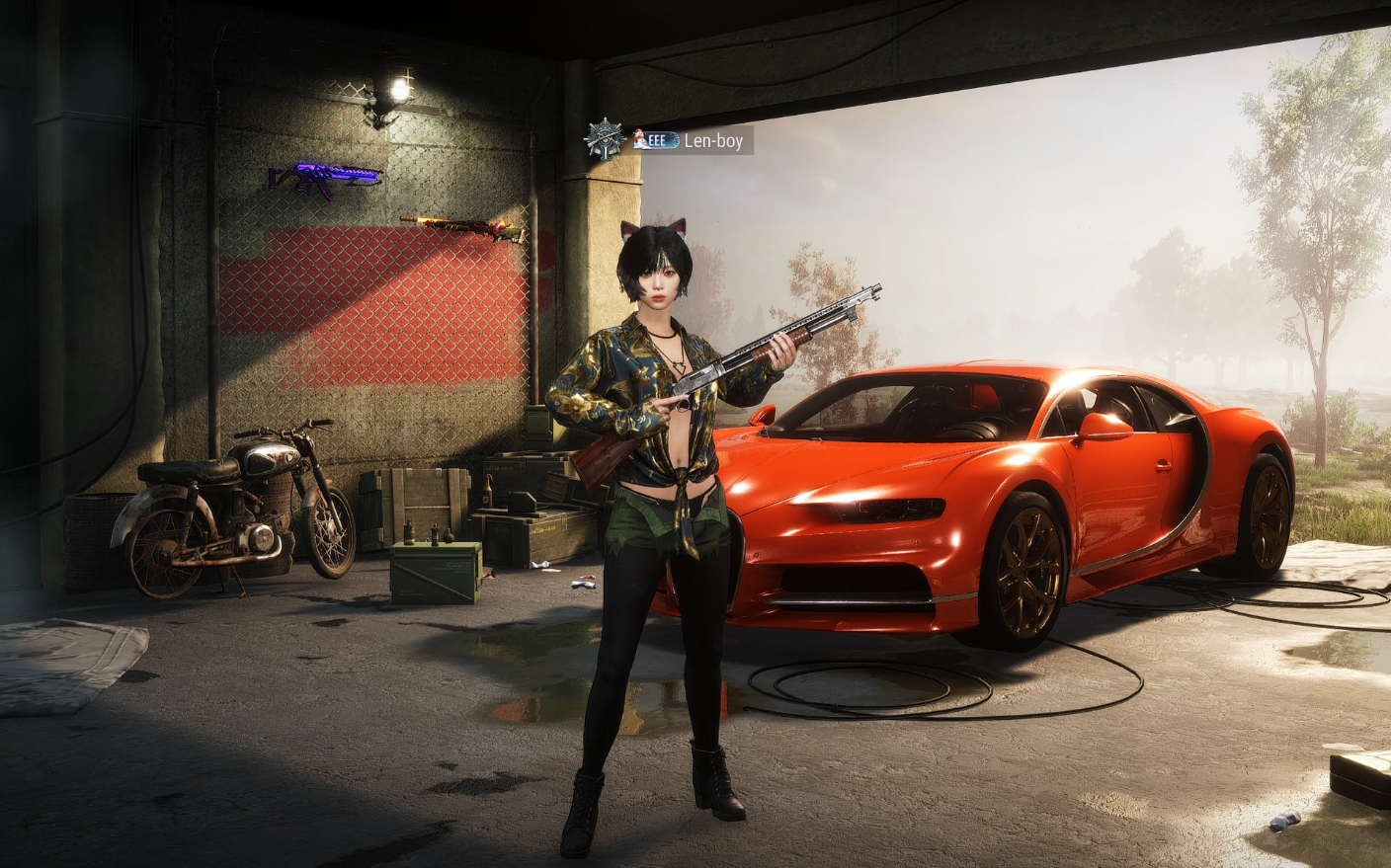Select the crossed-rifles rank emblem
This screenshot has height=868, width=1391.
tap(603, 139)
